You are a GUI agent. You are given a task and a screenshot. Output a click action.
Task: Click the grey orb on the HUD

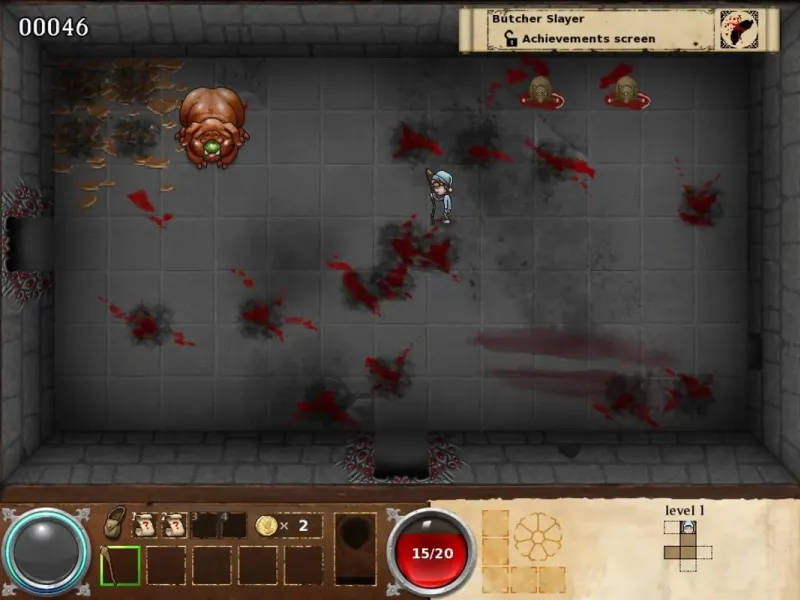point(46,552)
